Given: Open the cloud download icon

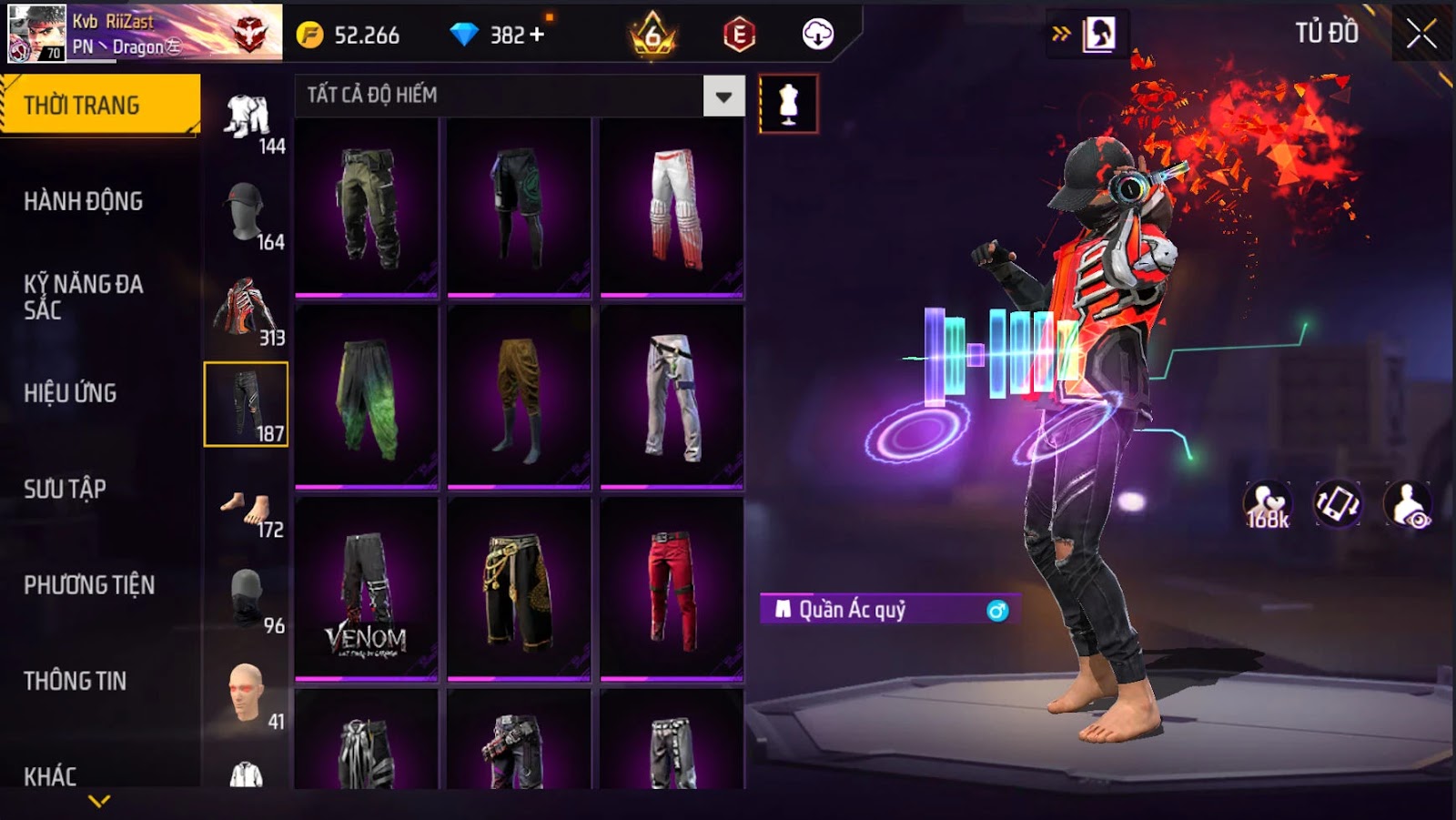Looking at the screenshot, I should 817,35.
